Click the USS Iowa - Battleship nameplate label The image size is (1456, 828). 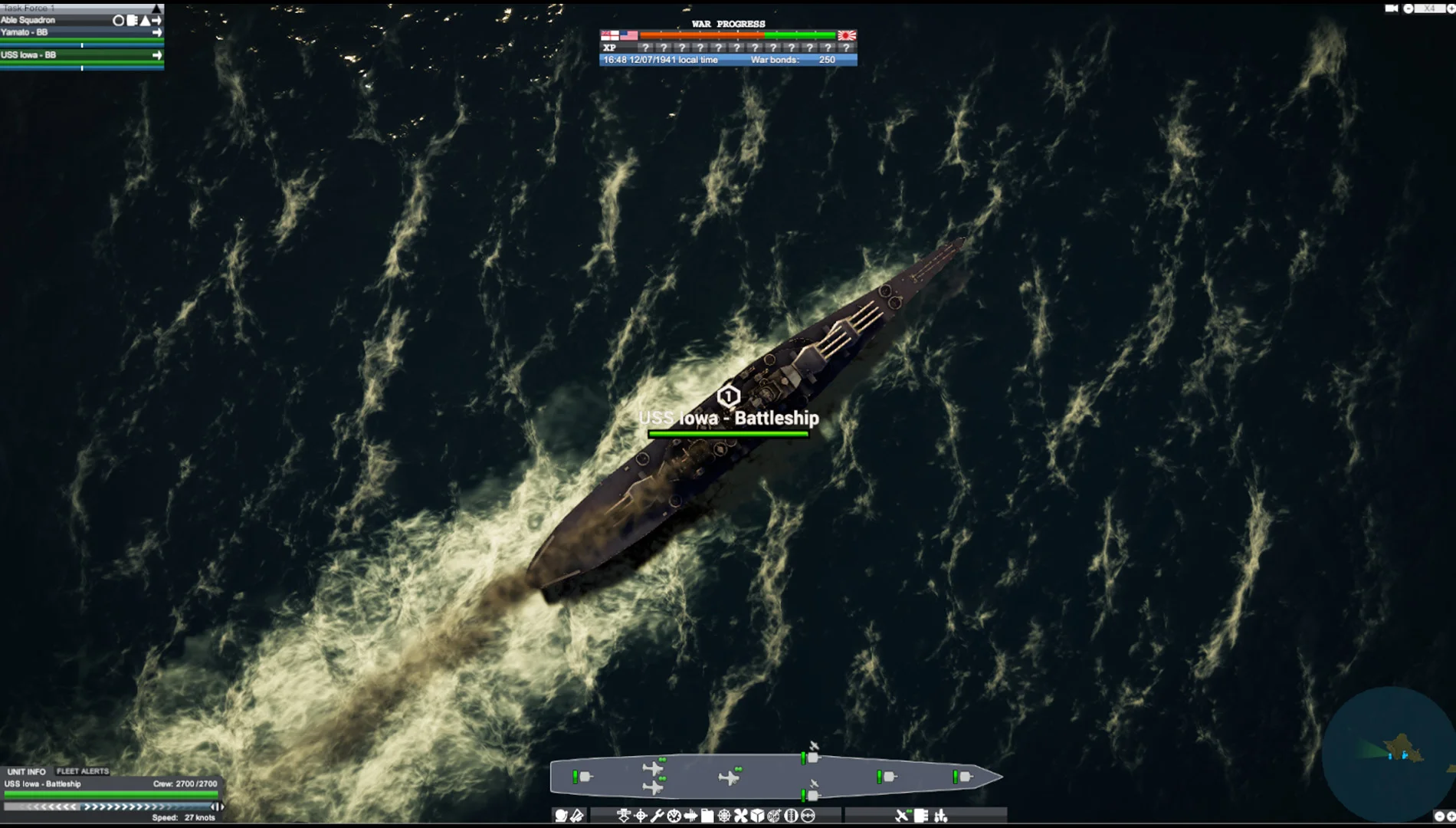(x=728, y=419)
